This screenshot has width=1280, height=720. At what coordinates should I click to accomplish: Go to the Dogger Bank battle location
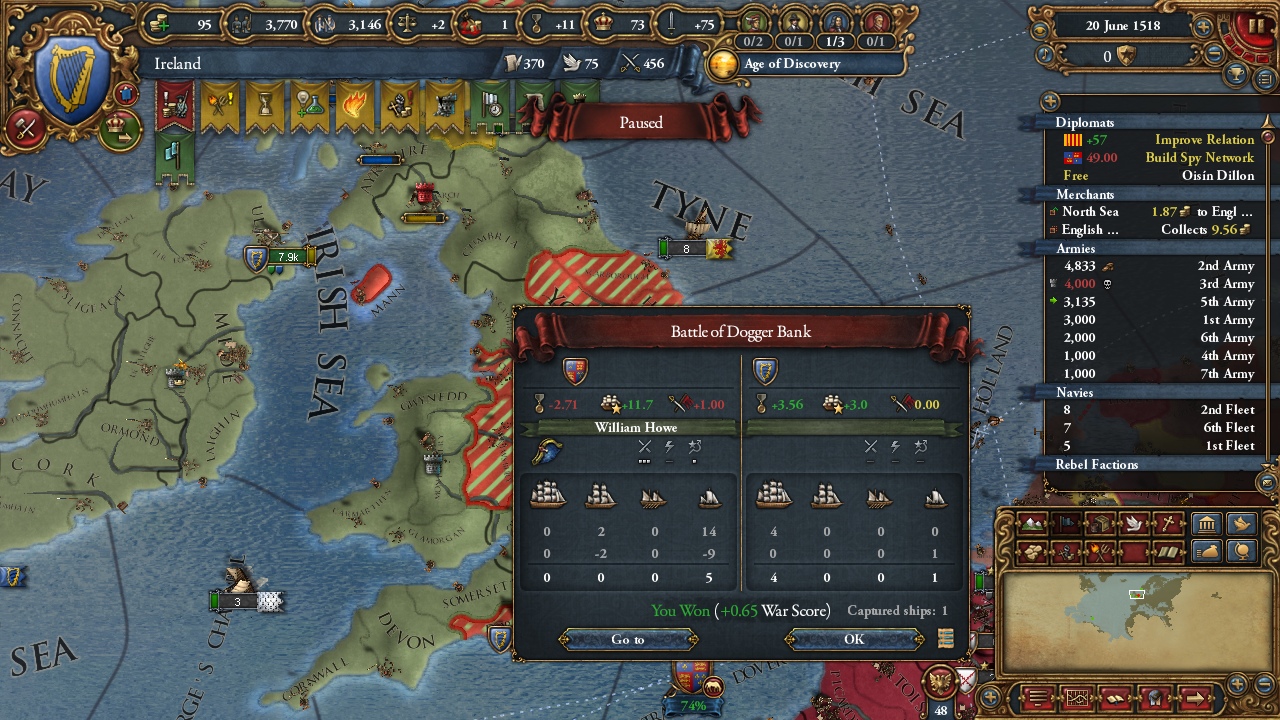click(x=628, y=639)
